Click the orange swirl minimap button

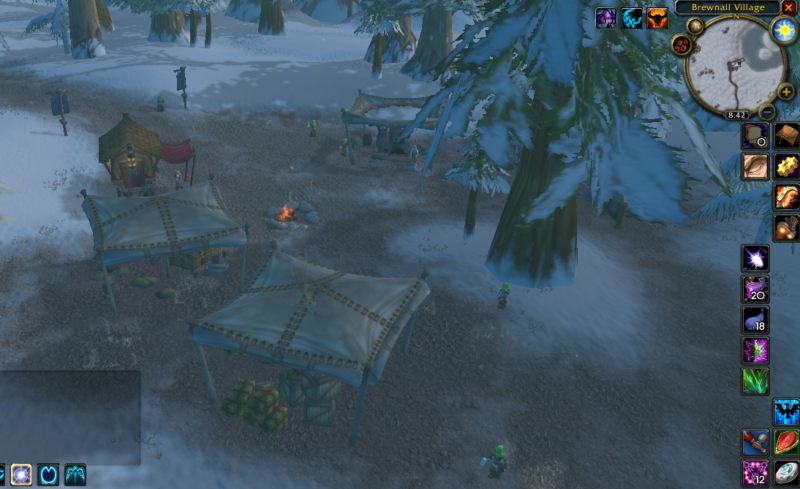[683, 45]
